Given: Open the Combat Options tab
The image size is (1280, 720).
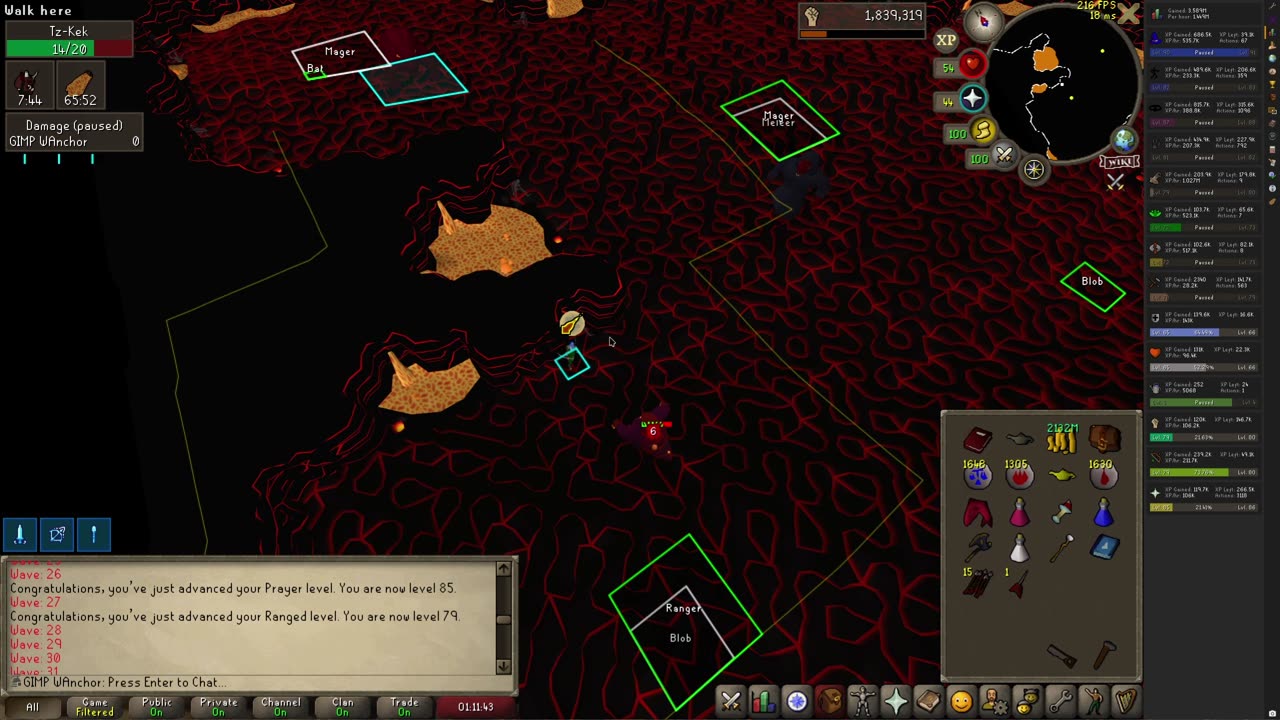Looking at the screenshot, I should [731, 701].
